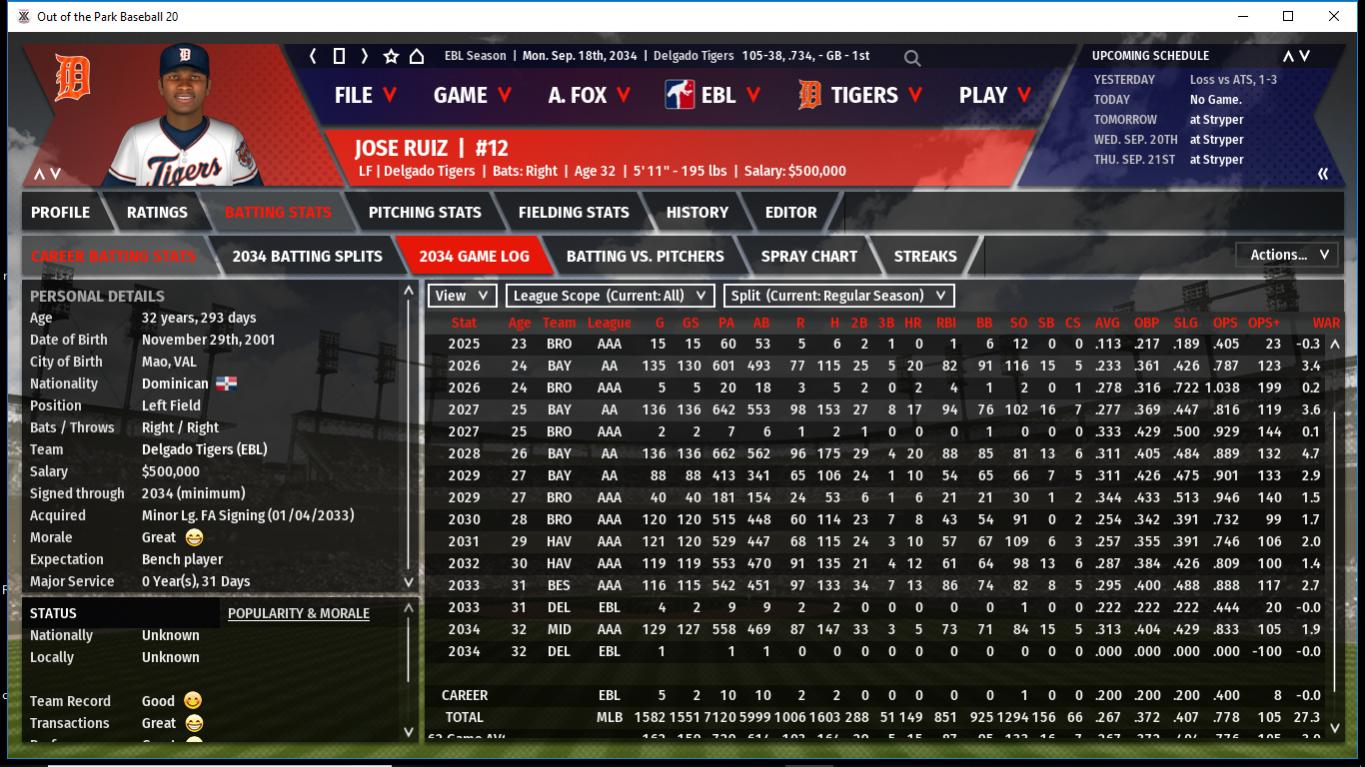Image resolution: width=1365 pixels, height=767 pixels.
Task: Open the FIELDING STATS tab
Action: [573, 212]
